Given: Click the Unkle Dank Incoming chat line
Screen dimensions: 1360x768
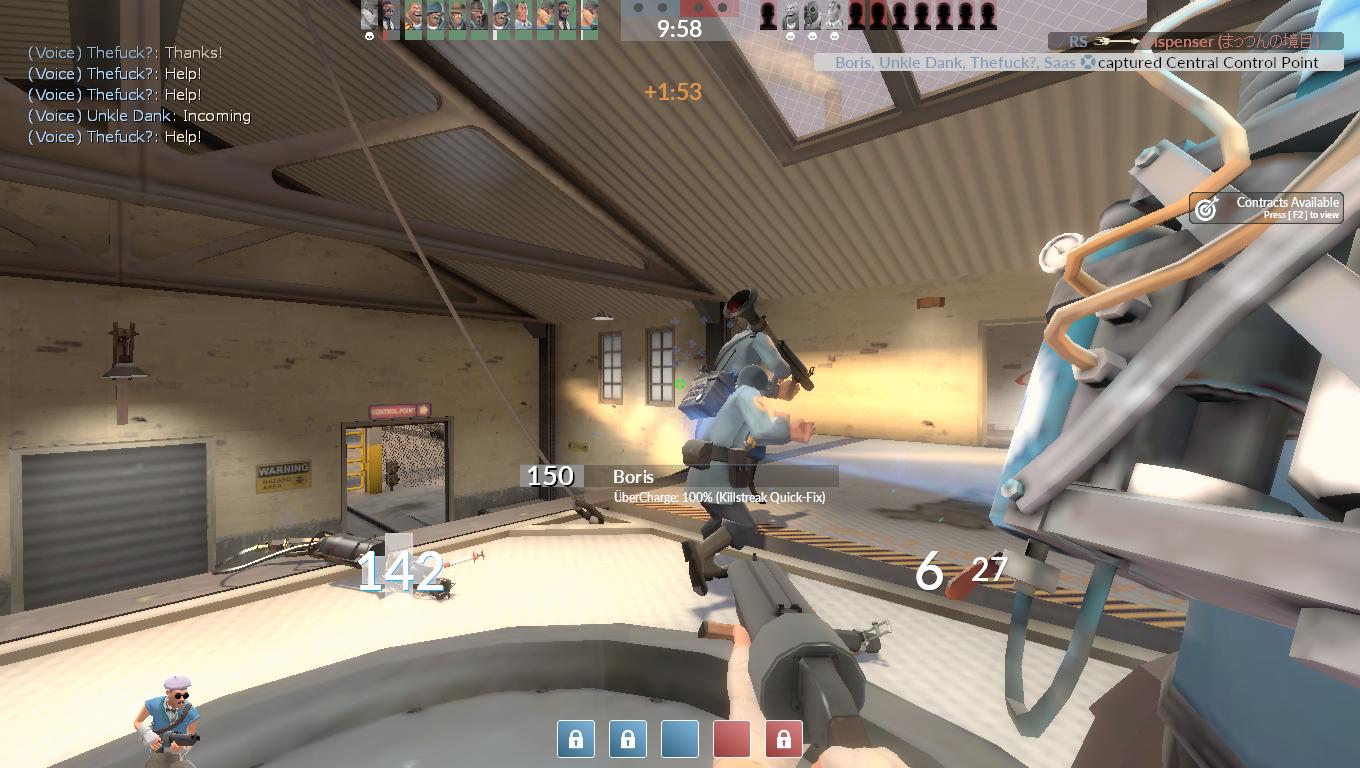Looking at the screenshot, I should click(x=139, y=116).
